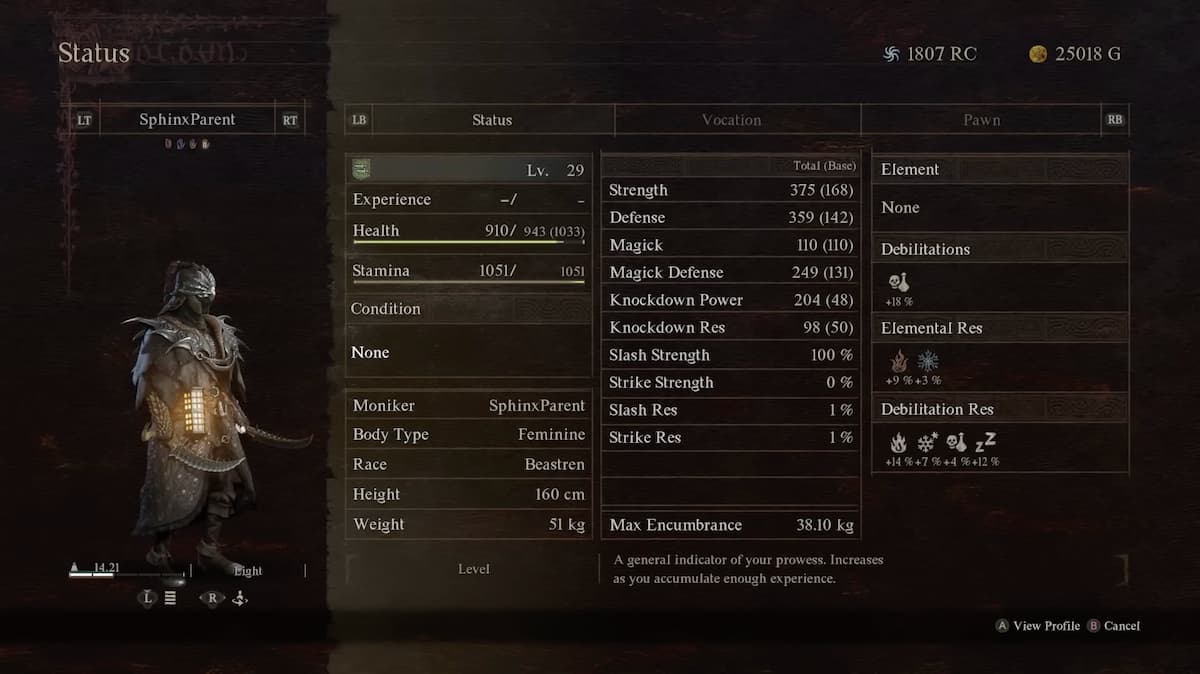The width and height of the screenshot is (1200, 674).
Task: Choose the Knockdown Res row
Action: click(730, 327)
